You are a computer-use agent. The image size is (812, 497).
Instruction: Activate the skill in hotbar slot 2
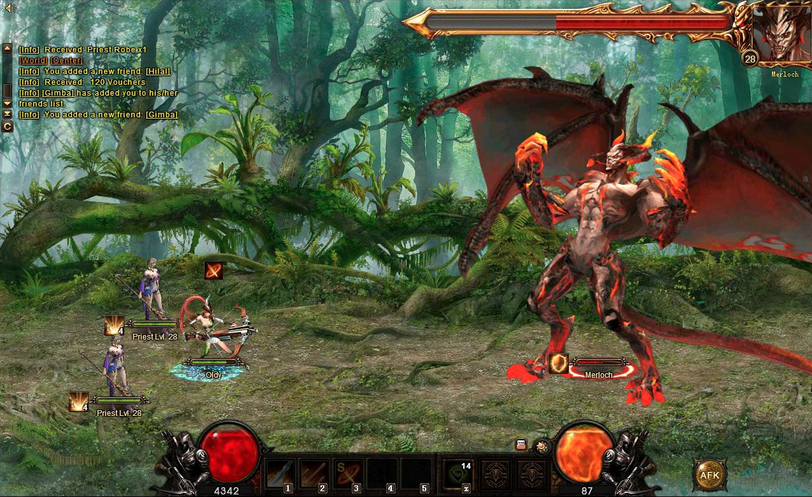315,473
